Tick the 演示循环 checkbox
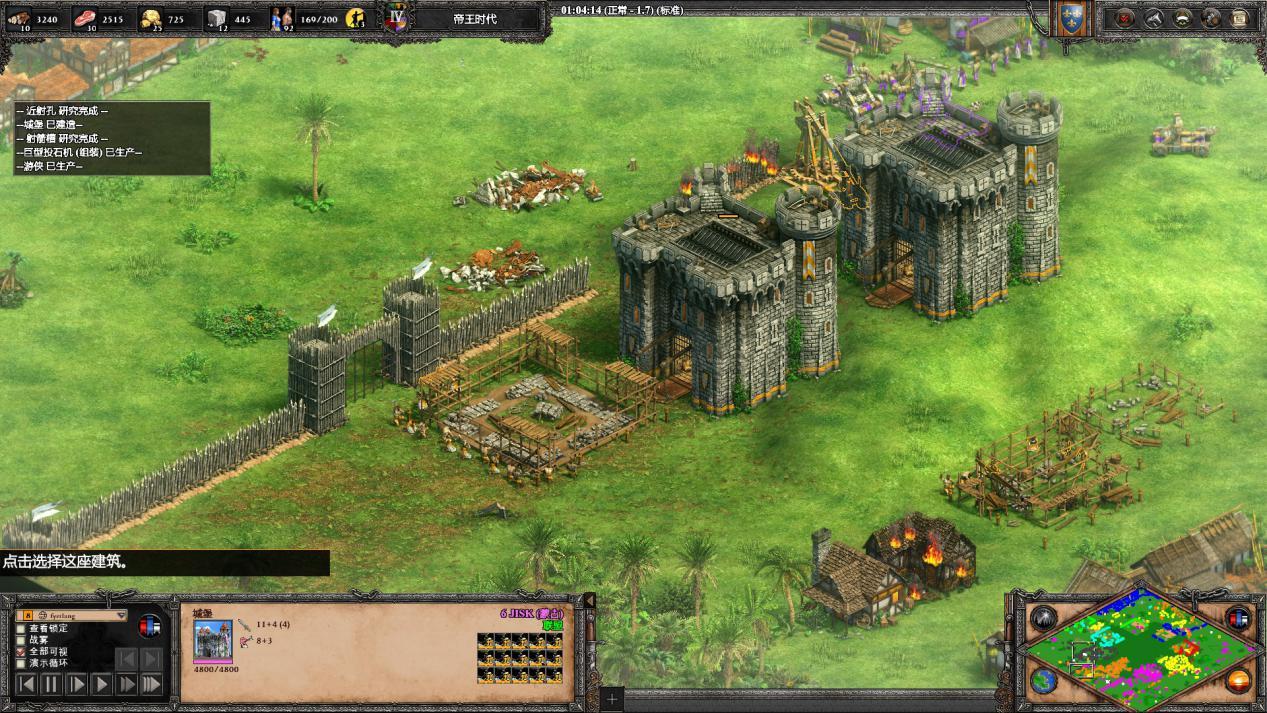Screen dimensions: 1267x713 pos(21,664)
